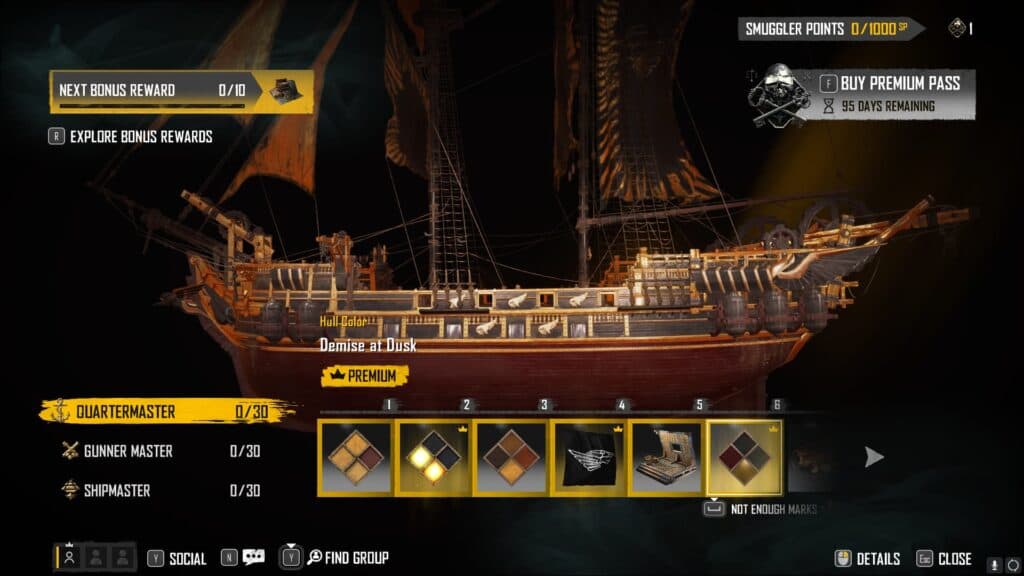Buy the Premium Pass
1024x576 pixels.
pos(888,83)
